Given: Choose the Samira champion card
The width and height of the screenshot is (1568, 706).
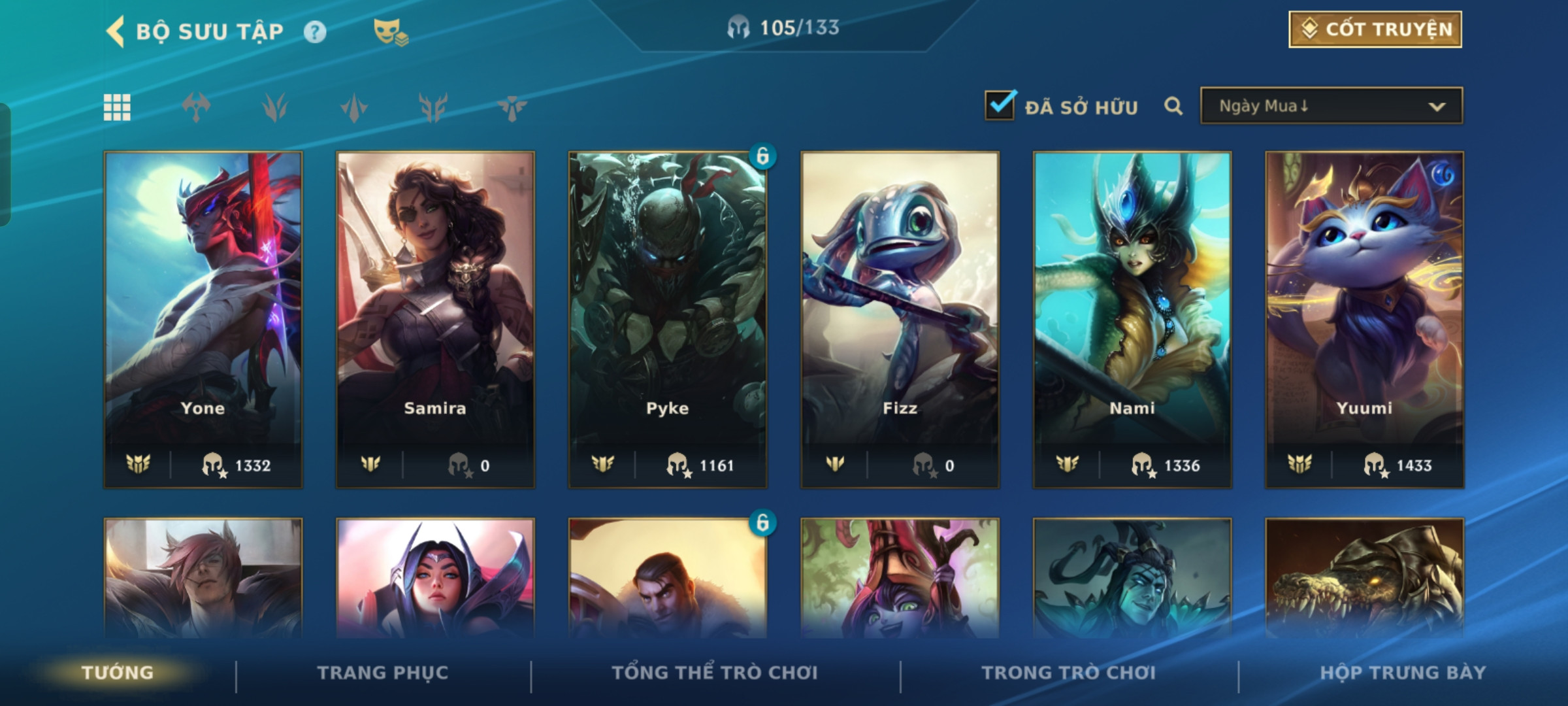Looking at the screenshot, I should coord(435,319).
